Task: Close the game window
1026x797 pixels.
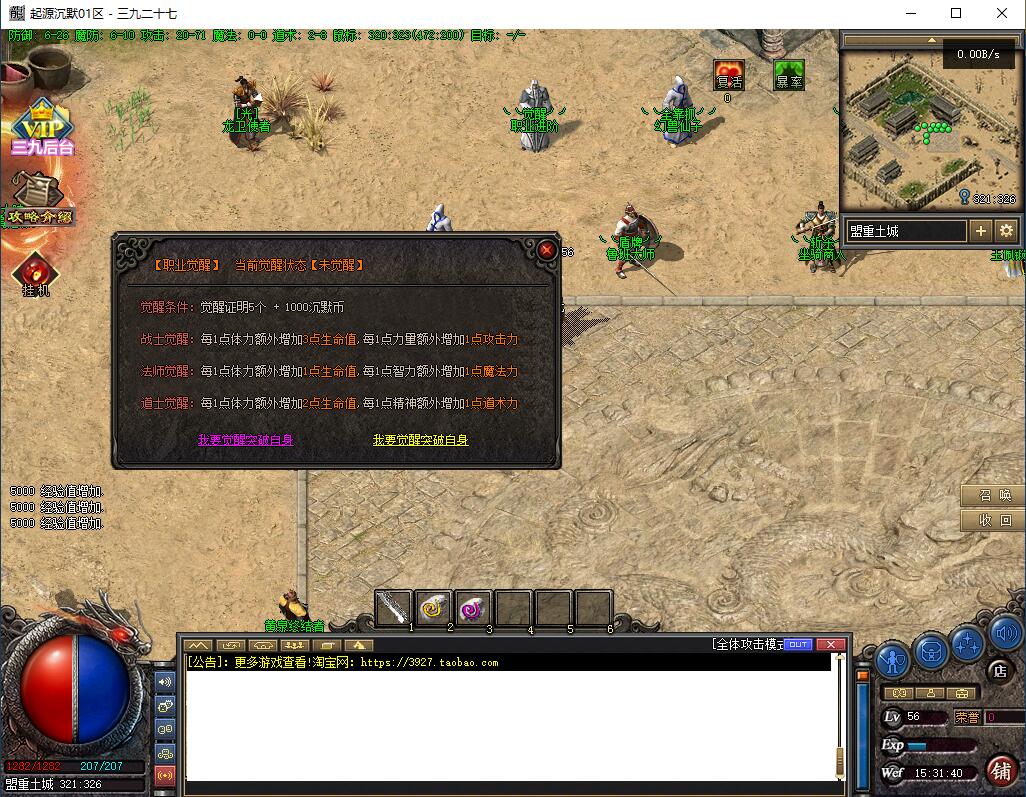Action: click(1002, 13)
